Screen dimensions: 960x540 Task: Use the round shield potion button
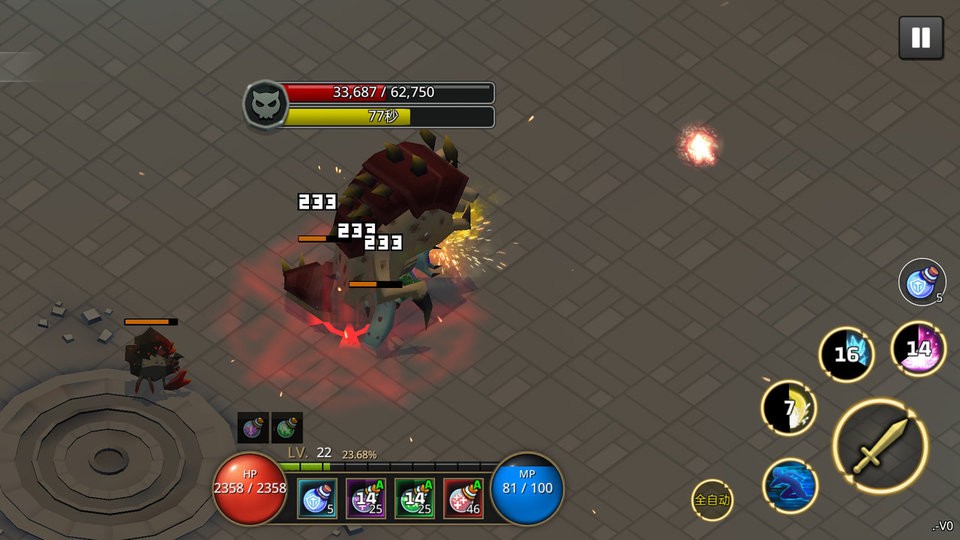click(x=921, y=282)
